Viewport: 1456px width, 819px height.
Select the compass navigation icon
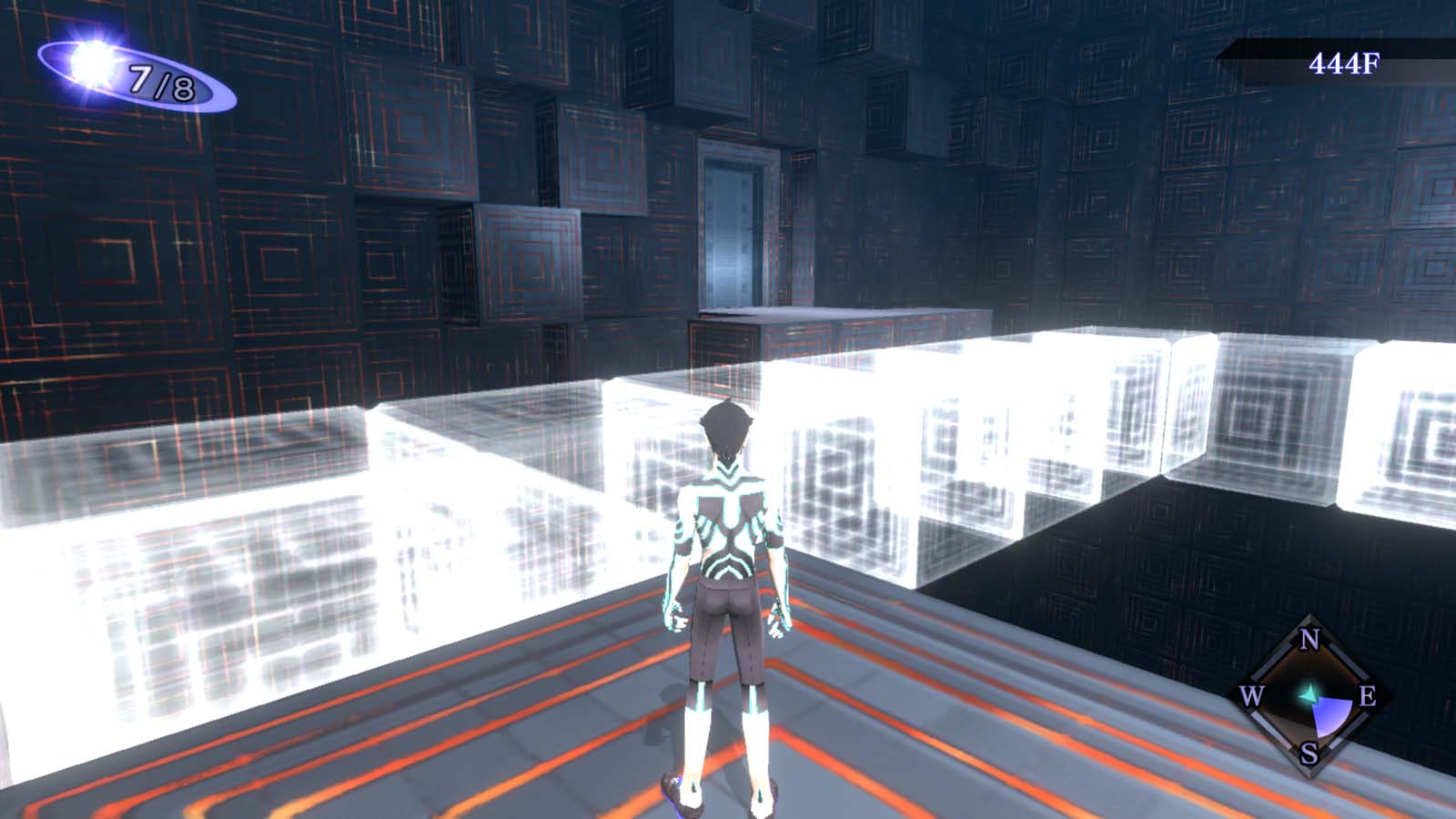1308,696
